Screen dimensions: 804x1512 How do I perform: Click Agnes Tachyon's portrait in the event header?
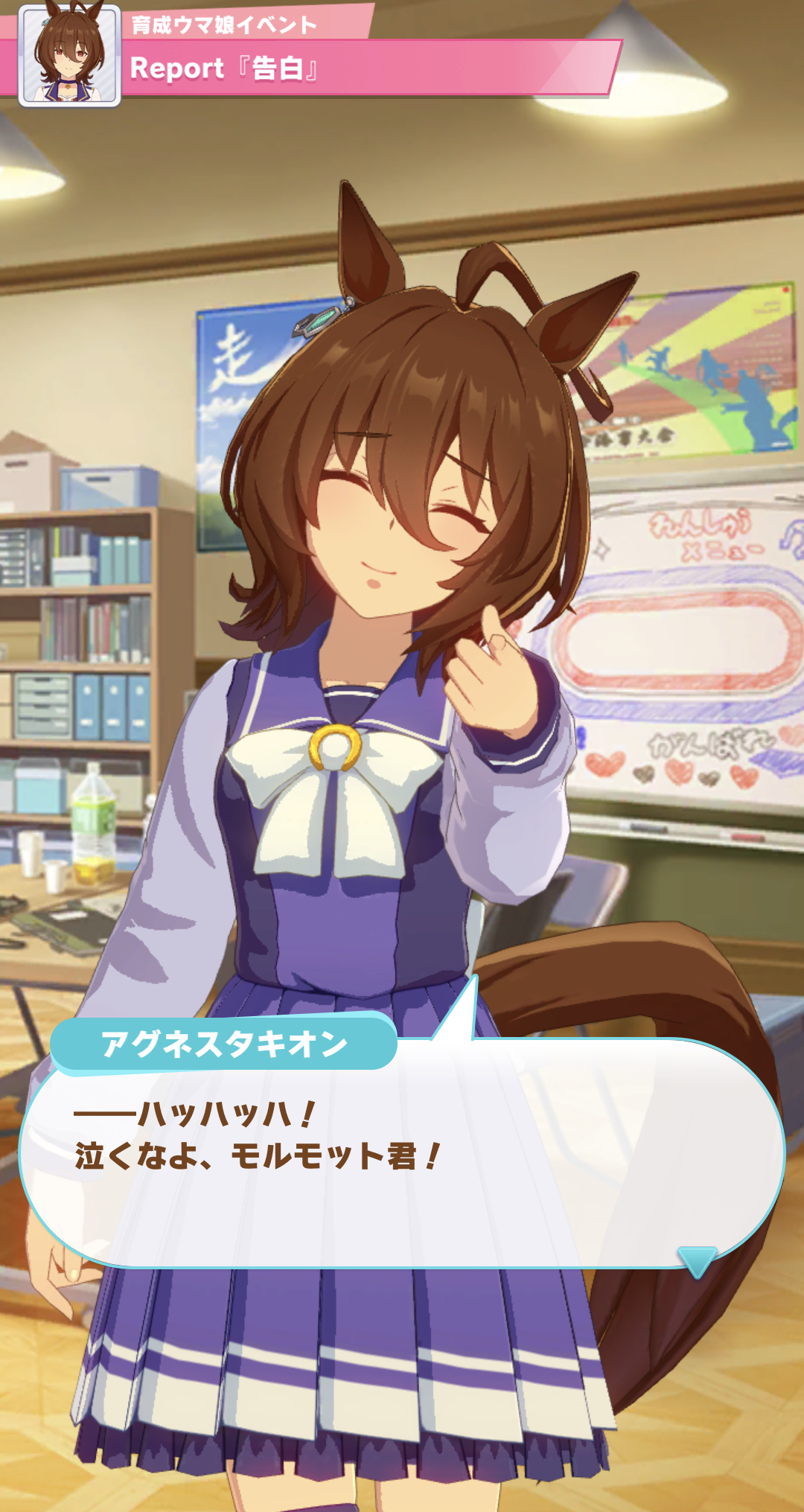[70, 55]
